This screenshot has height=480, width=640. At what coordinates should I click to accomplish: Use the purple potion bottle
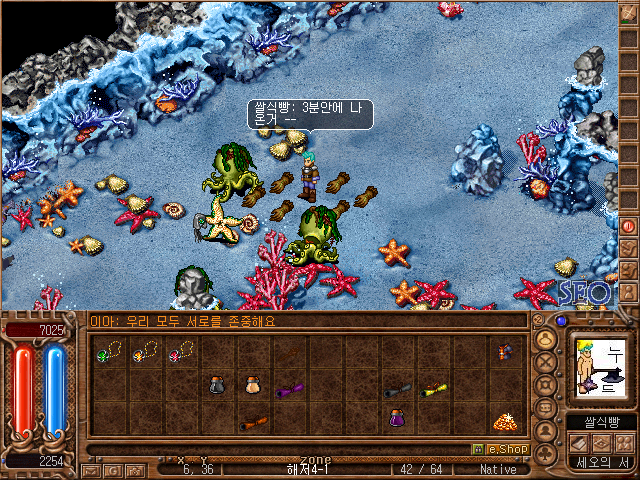click(396, 419)
